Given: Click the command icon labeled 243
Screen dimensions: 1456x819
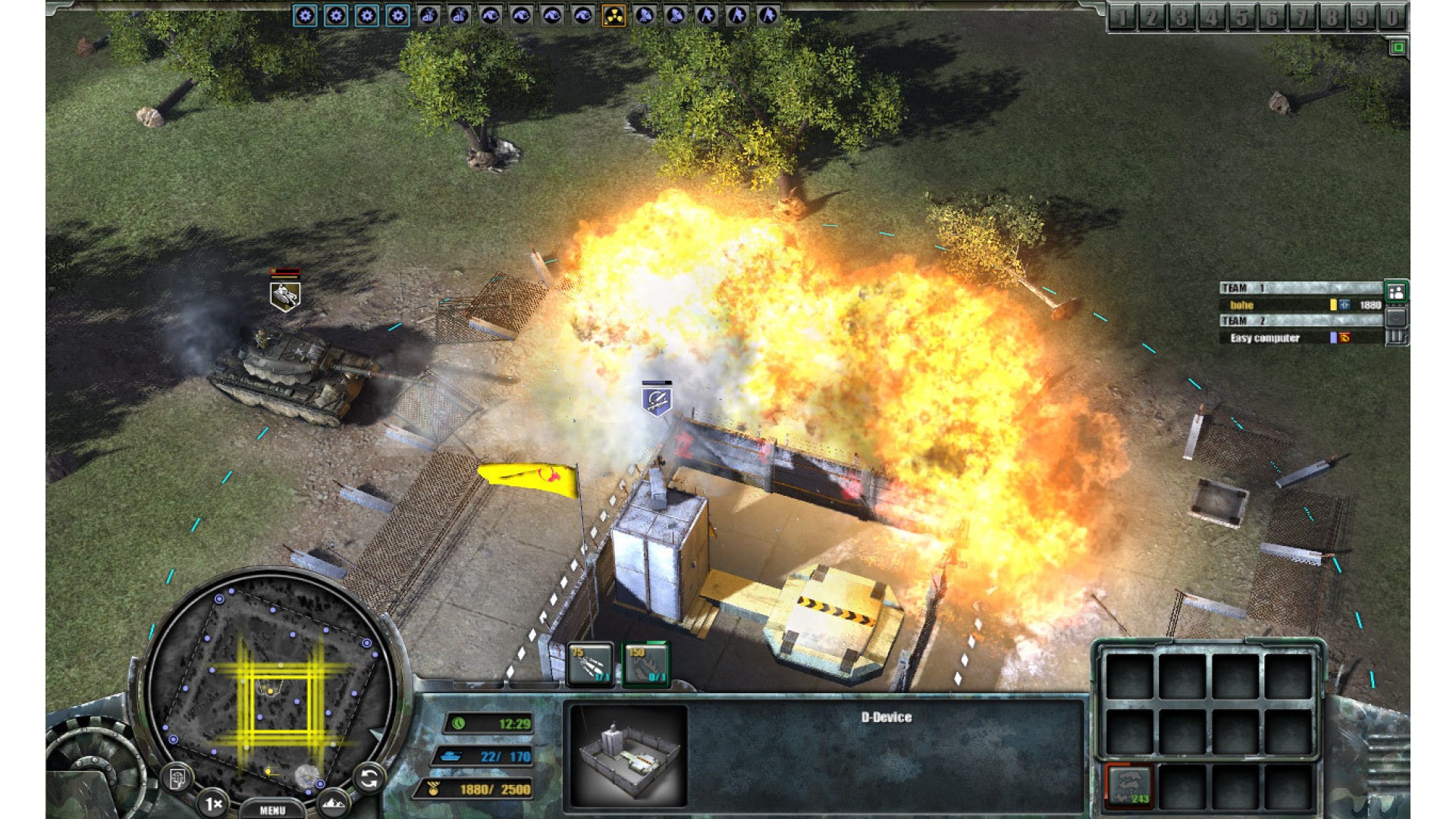Looking at the screenshot, I should pyautogui.click(x=1129, y=786).
